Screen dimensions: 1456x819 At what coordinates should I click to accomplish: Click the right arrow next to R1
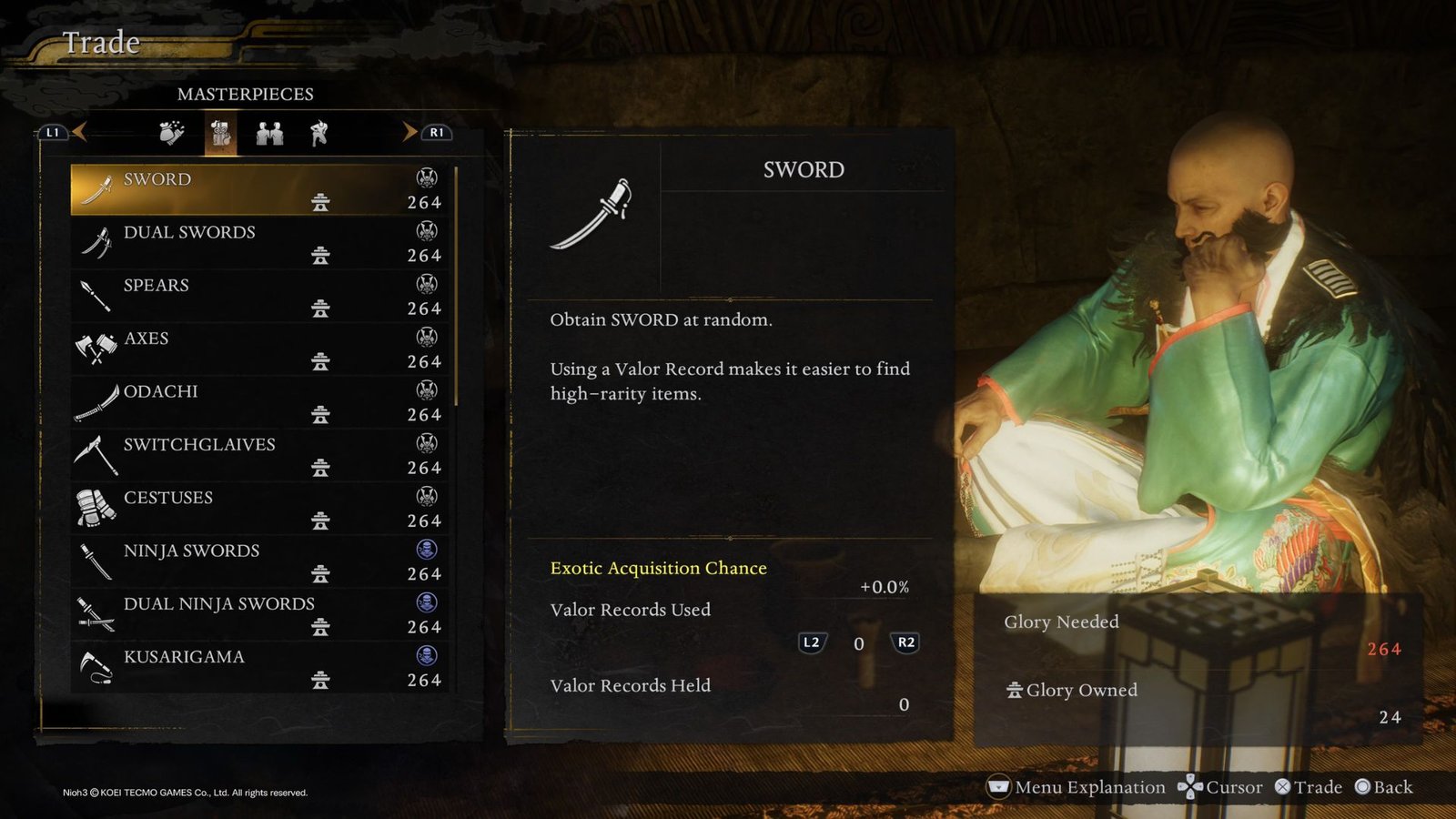[408, 131]
